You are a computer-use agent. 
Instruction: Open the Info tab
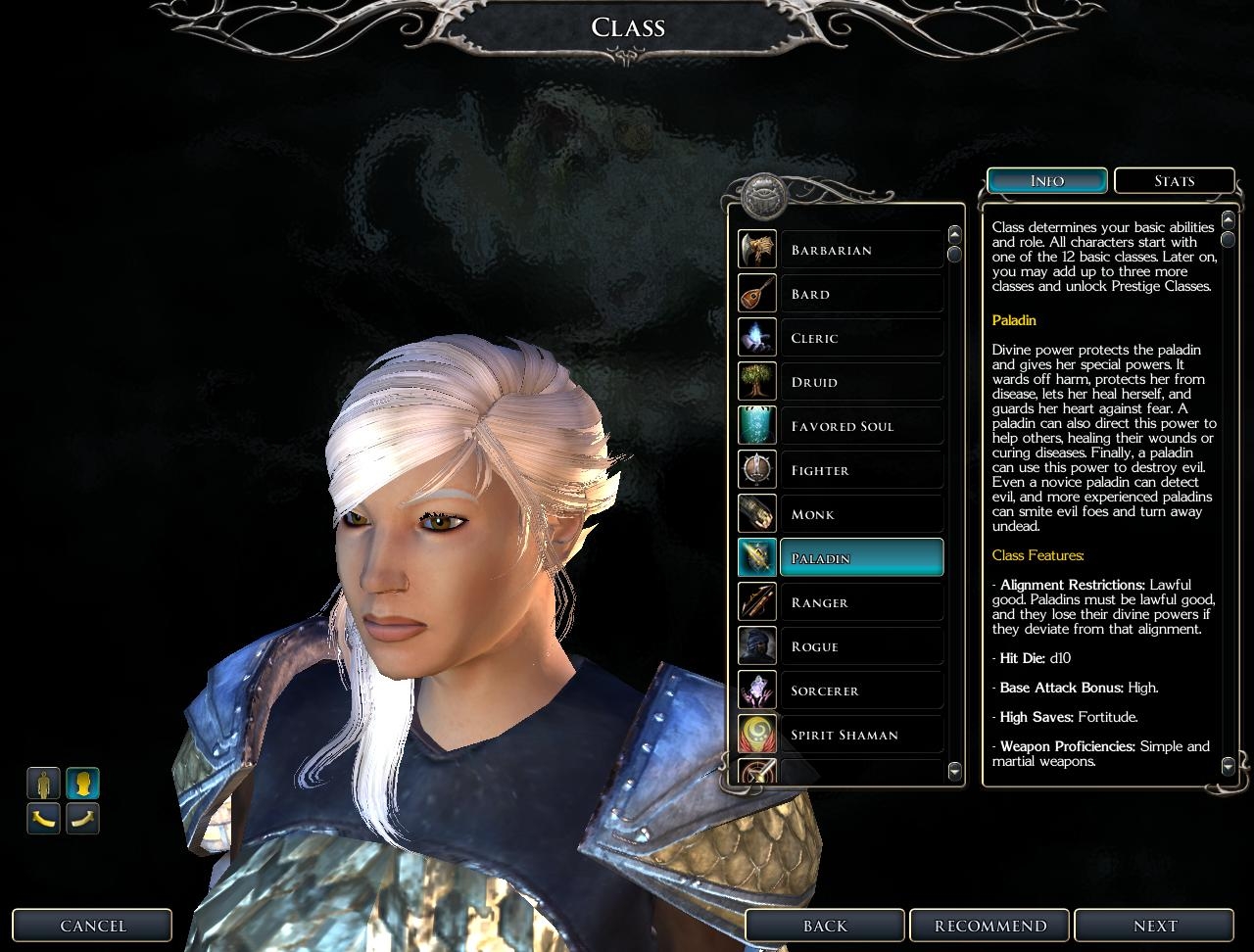point(1047,181)
